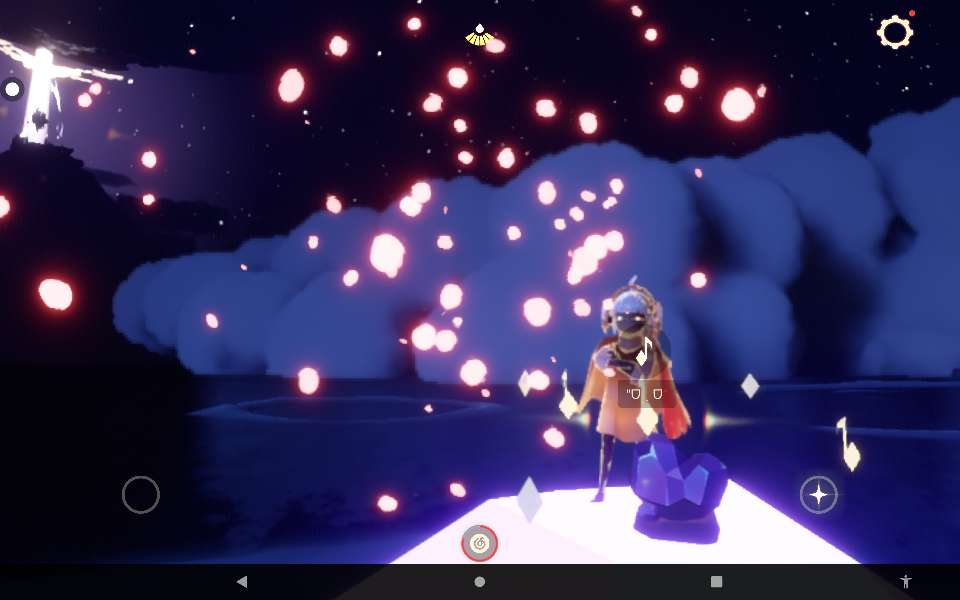Viewport: 960px width, 600px height.
Task: Tap the white dot screen-edge button
Action: click(x=12, y=90)
